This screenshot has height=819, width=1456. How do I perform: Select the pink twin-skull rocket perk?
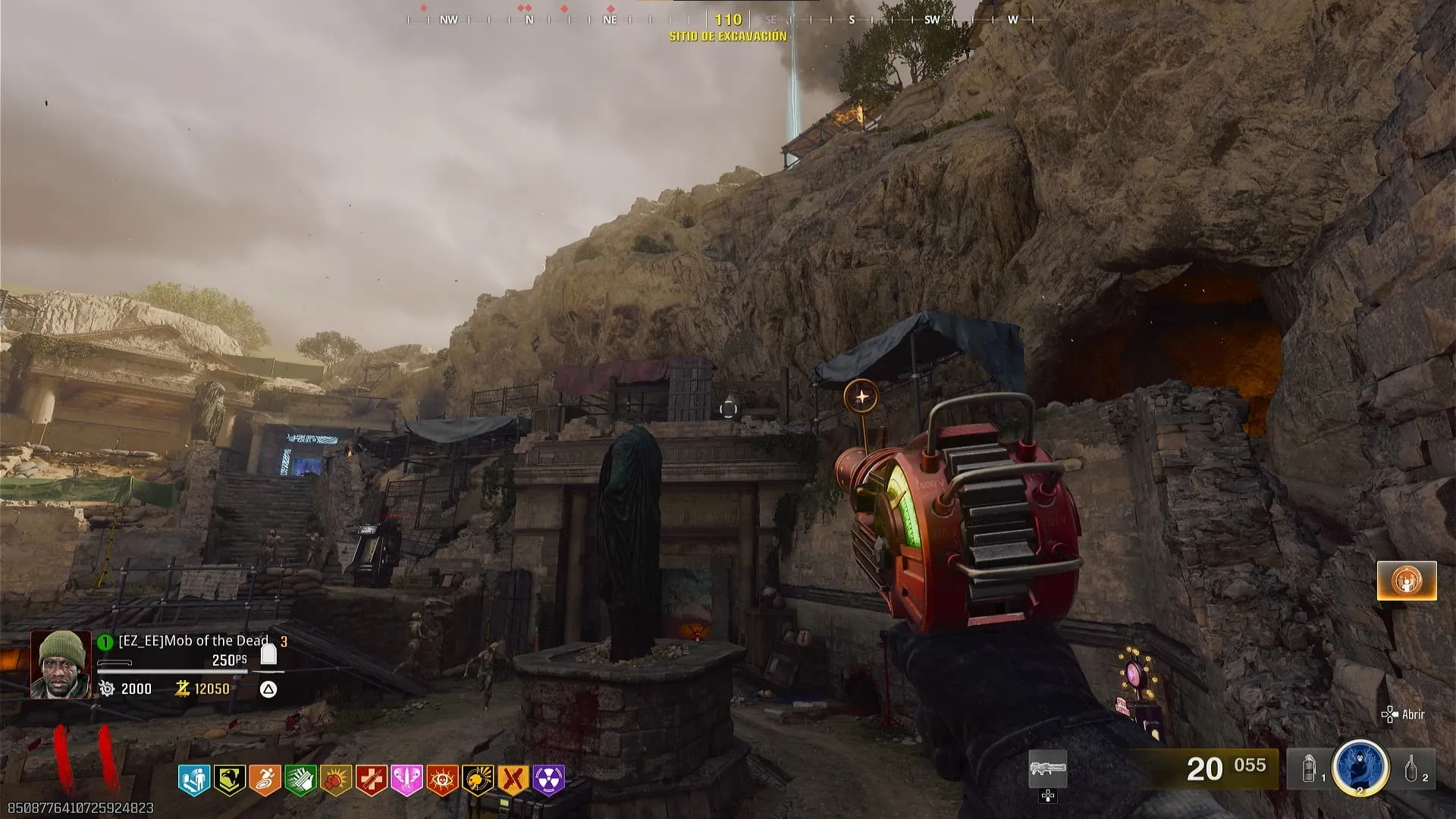[407, 780]
